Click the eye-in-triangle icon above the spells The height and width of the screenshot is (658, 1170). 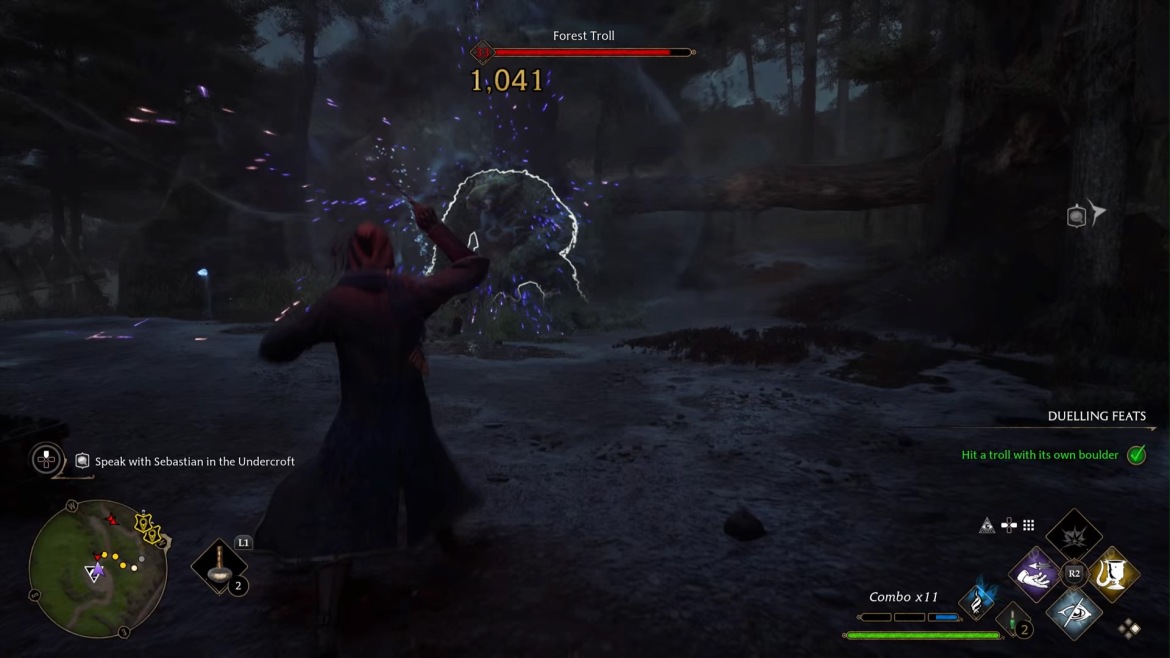pyautogui.click(x=987, y=525)
